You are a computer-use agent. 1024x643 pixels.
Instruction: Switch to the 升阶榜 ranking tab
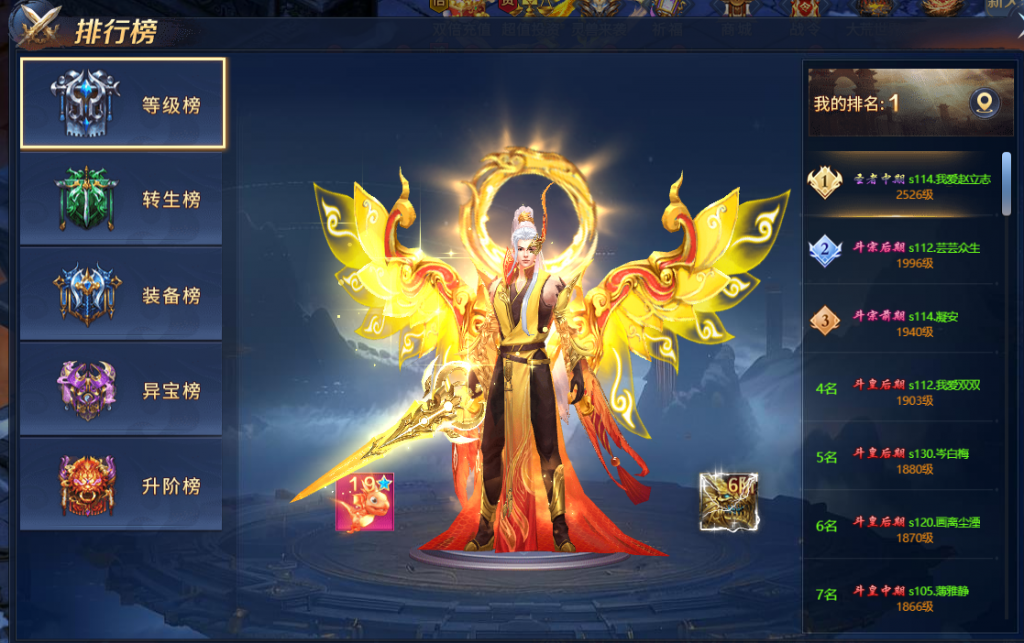[x=122, y=485]
